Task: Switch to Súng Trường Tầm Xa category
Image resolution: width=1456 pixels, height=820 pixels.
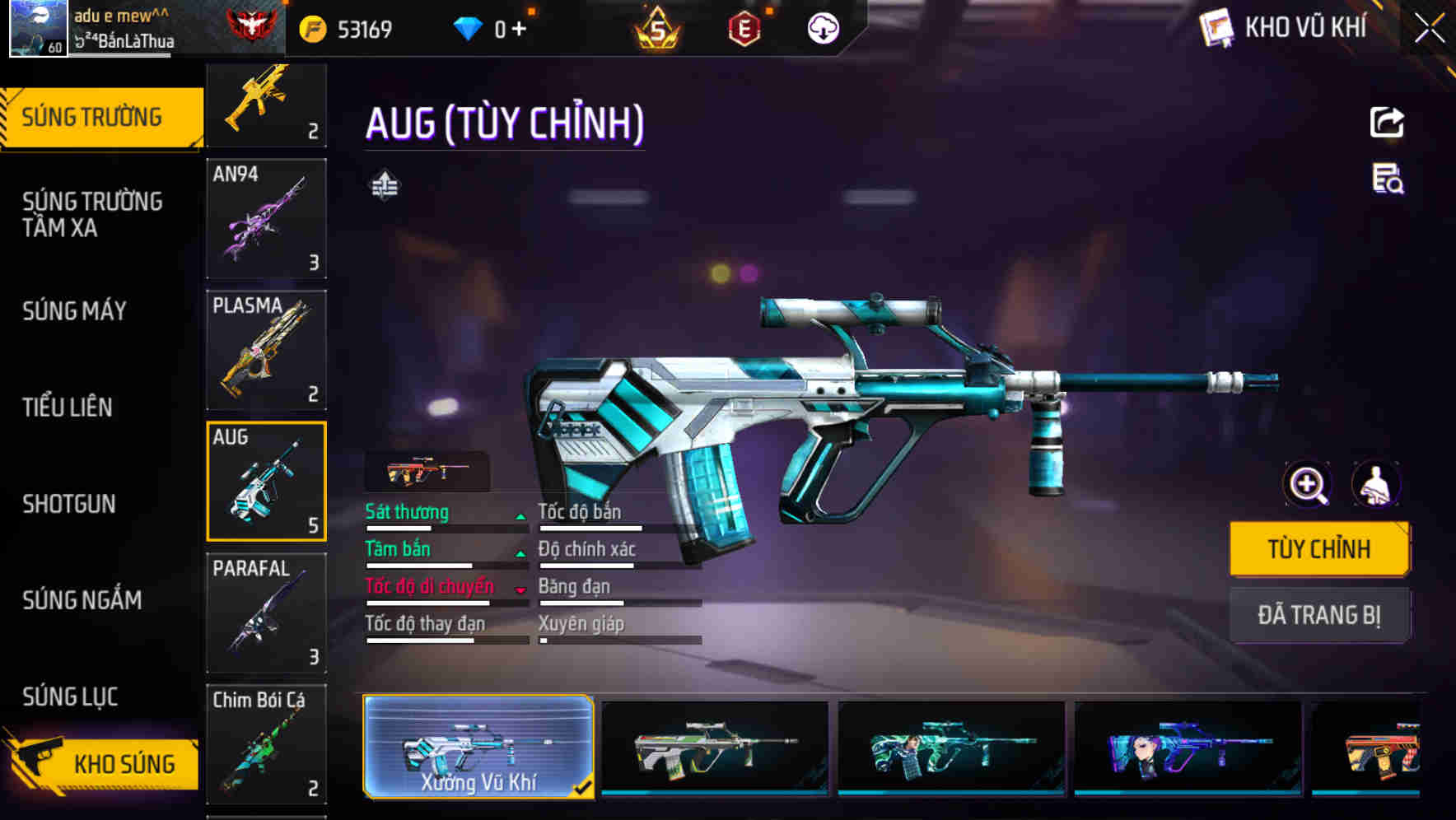Action: (92, 214)
